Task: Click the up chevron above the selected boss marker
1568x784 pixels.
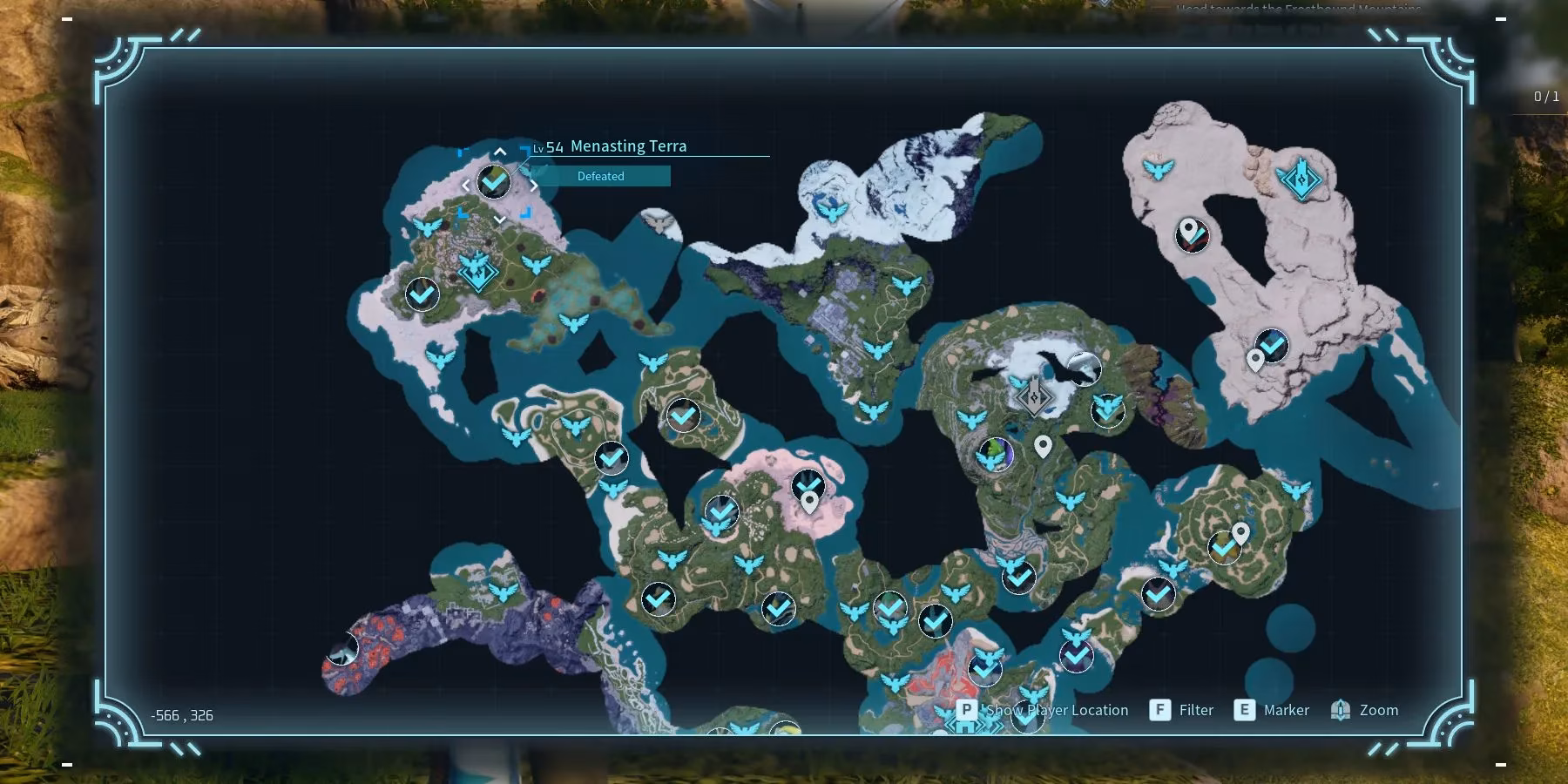Action: point(499,150)
